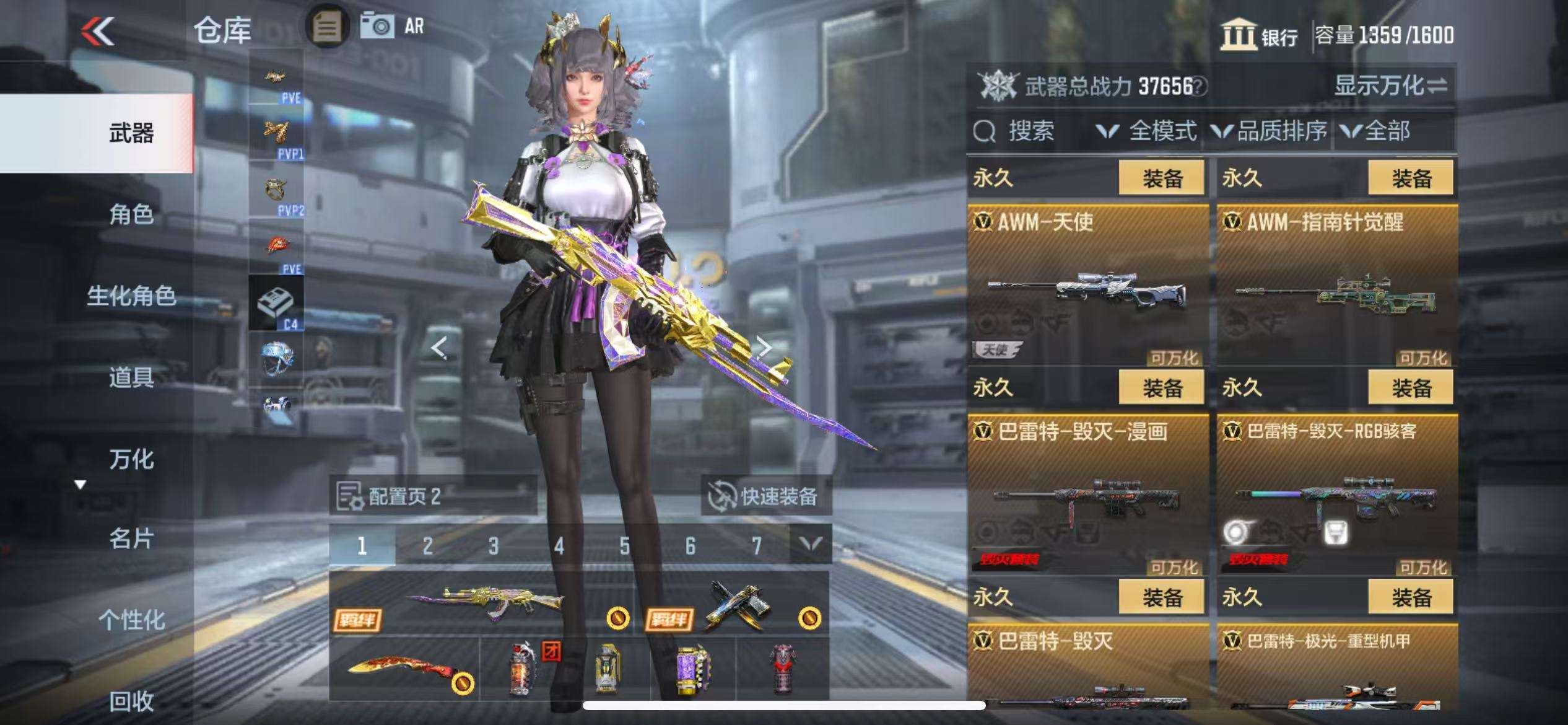
Task: Open the 回收 recycle category
Action: (131, 701)
